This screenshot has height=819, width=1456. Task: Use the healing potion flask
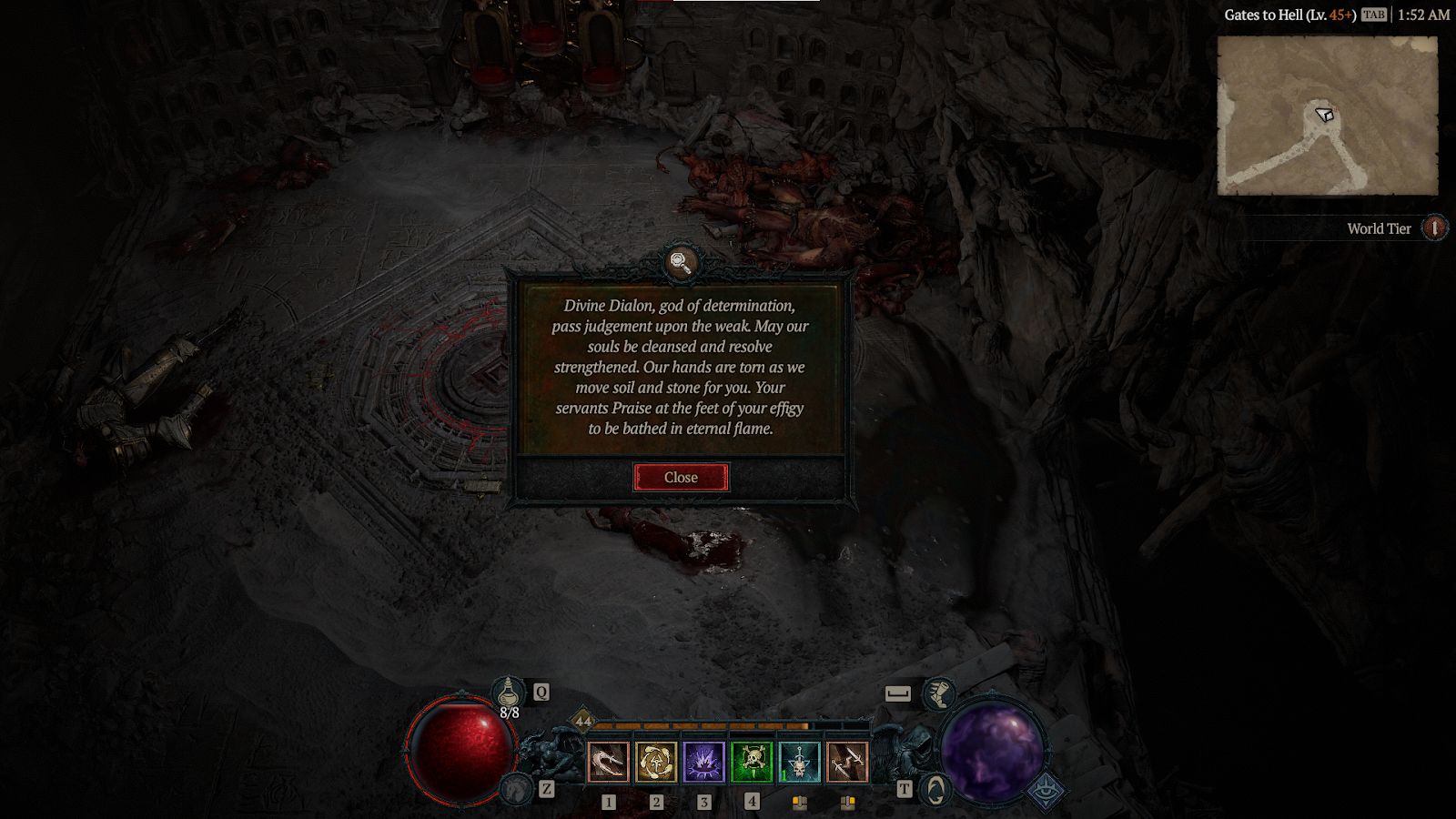coord(509,693)
